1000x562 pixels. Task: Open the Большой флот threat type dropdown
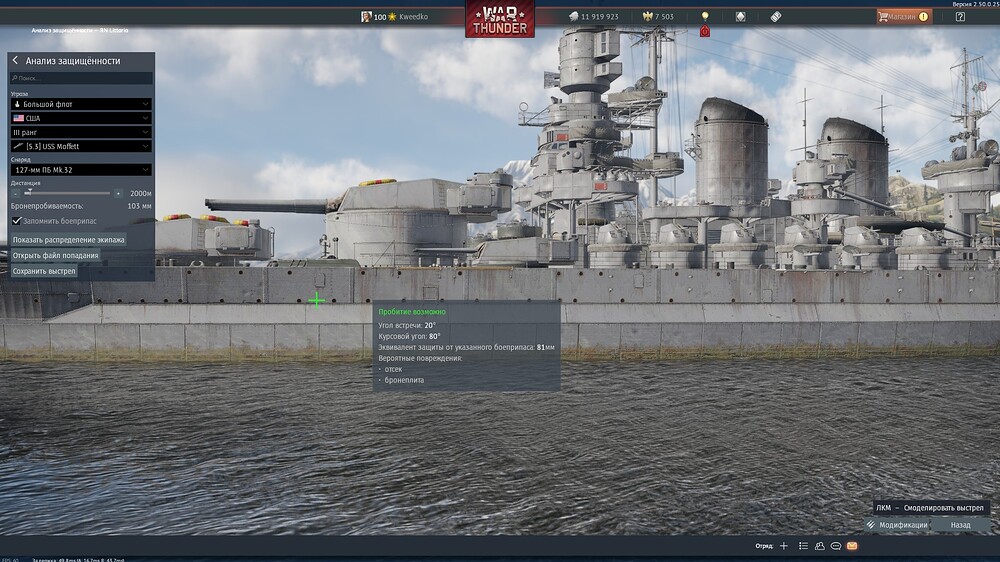[81, 104]
